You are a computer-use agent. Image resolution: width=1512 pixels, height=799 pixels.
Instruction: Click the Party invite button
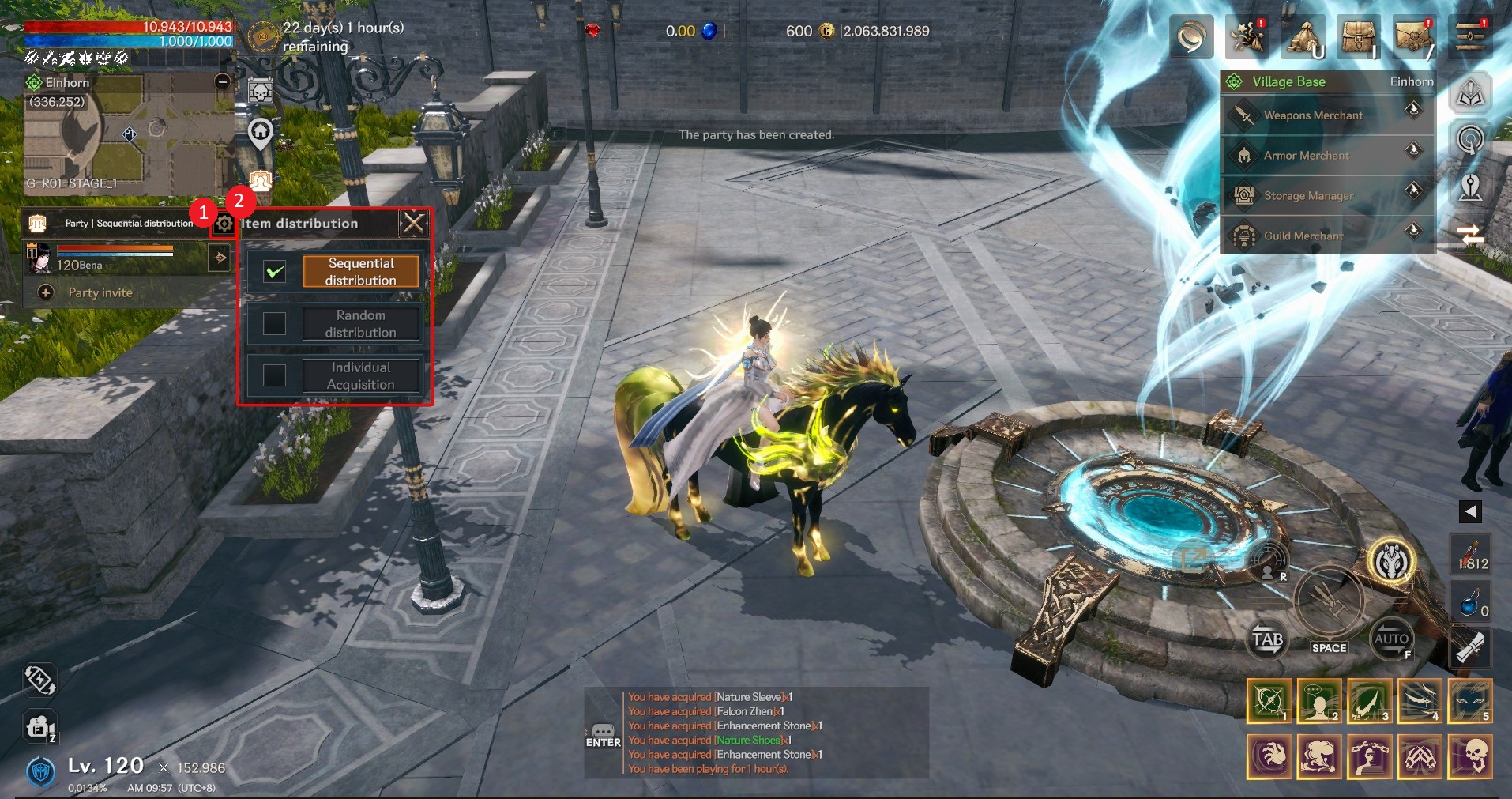pos(99,292)
